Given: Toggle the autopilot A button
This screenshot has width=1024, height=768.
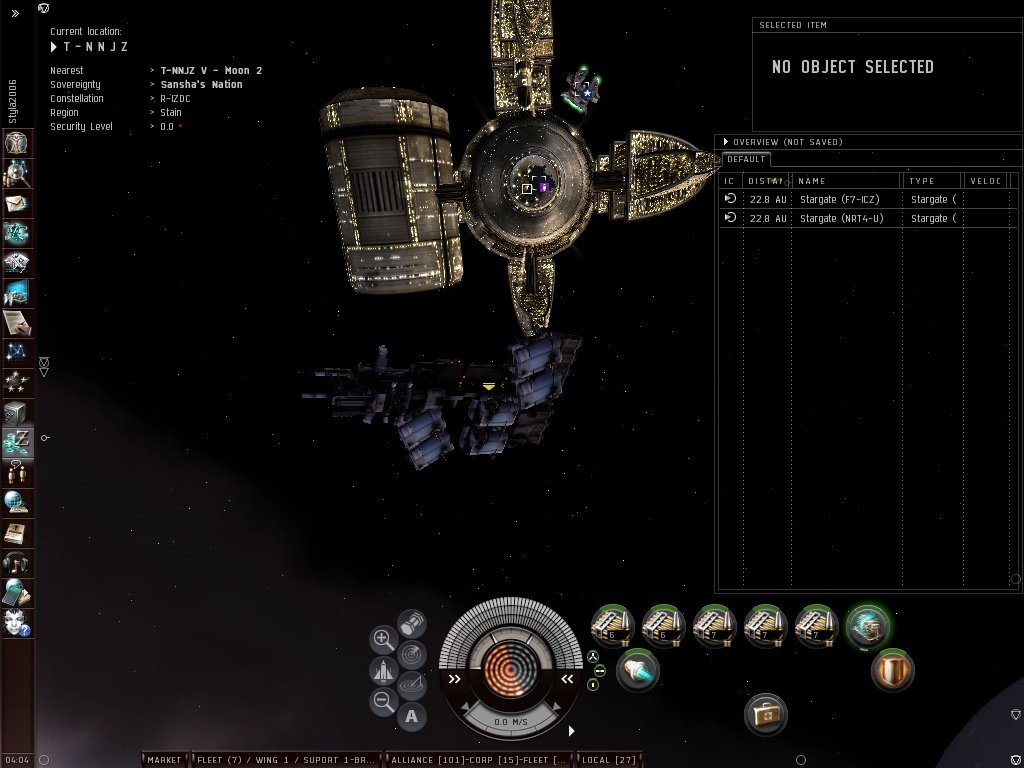Looking at the screenshot, I should 411,715.
